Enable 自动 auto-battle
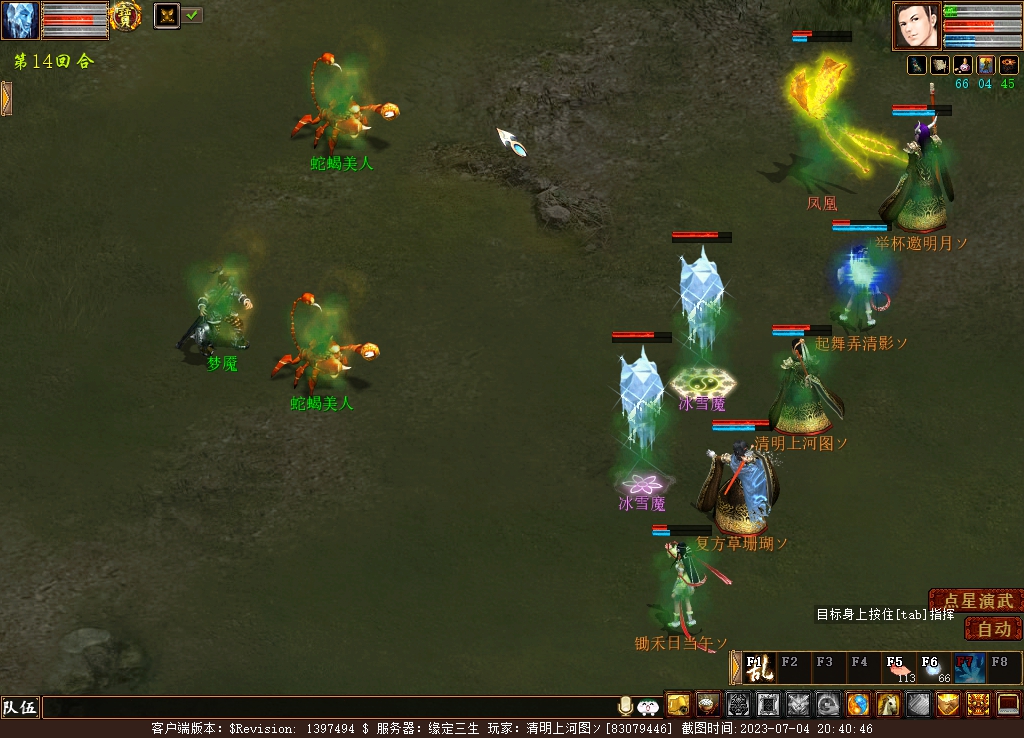Screen dimensions: 1024x738 [x=994, y=629]
